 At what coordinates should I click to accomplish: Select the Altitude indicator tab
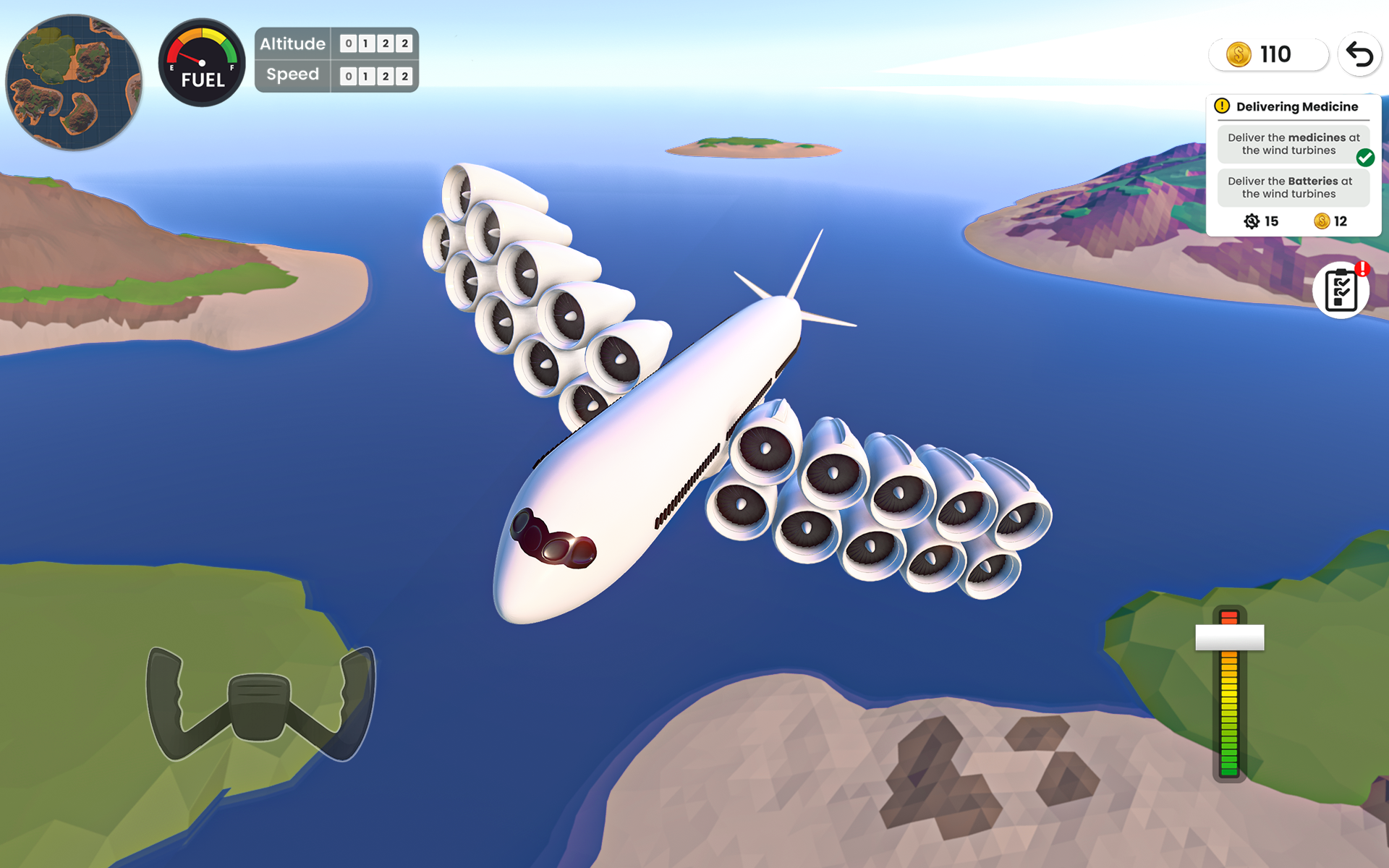coord(292,44)
